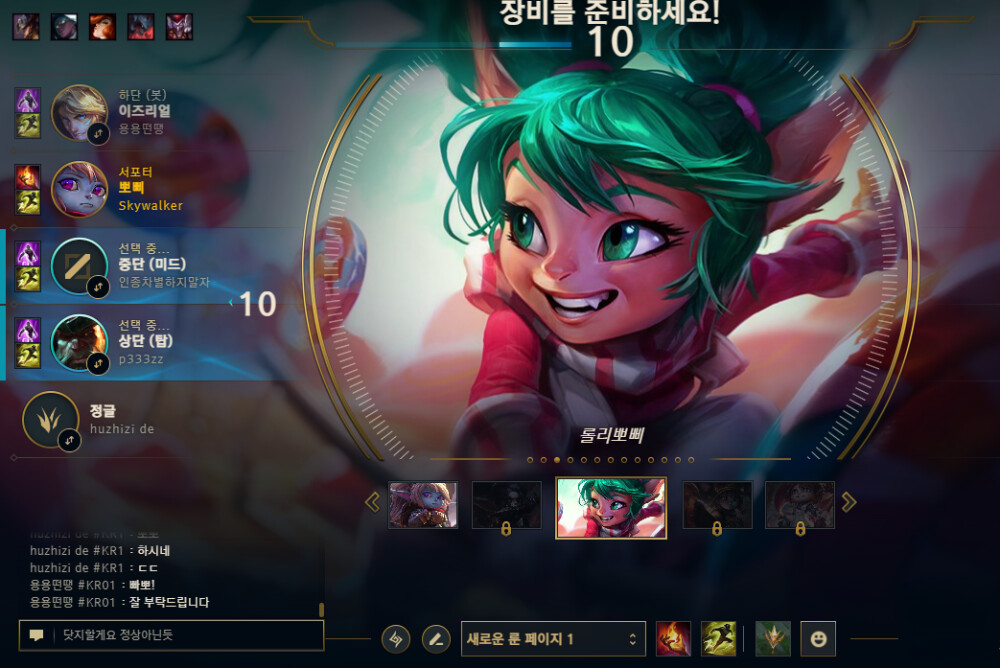The width and height of the screenshot is (1000, 668).
Task: Open the 새로운 룬 페이지 1 rune page dropdown
Action: [552, 638]
